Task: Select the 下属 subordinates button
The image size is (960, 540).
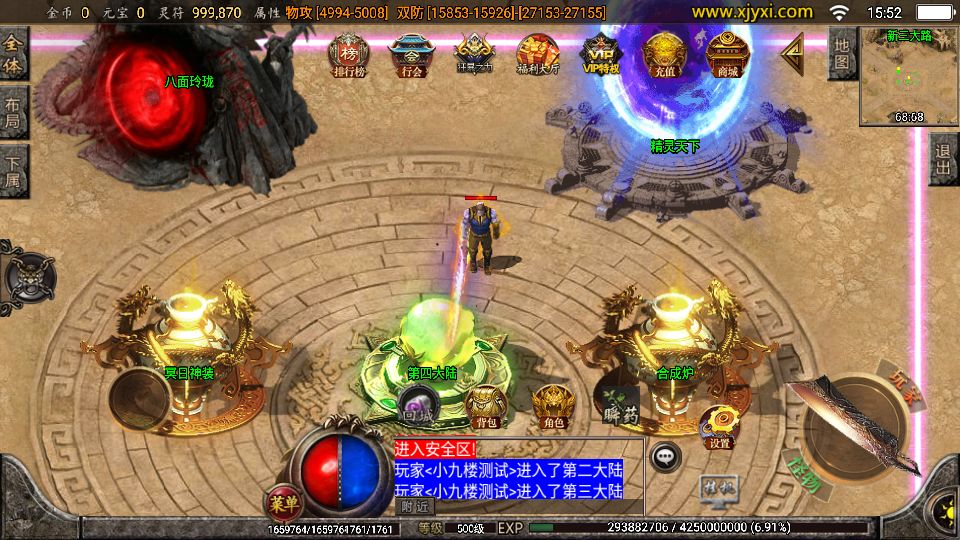Action: pyautogui.click(x=14, y=170)
